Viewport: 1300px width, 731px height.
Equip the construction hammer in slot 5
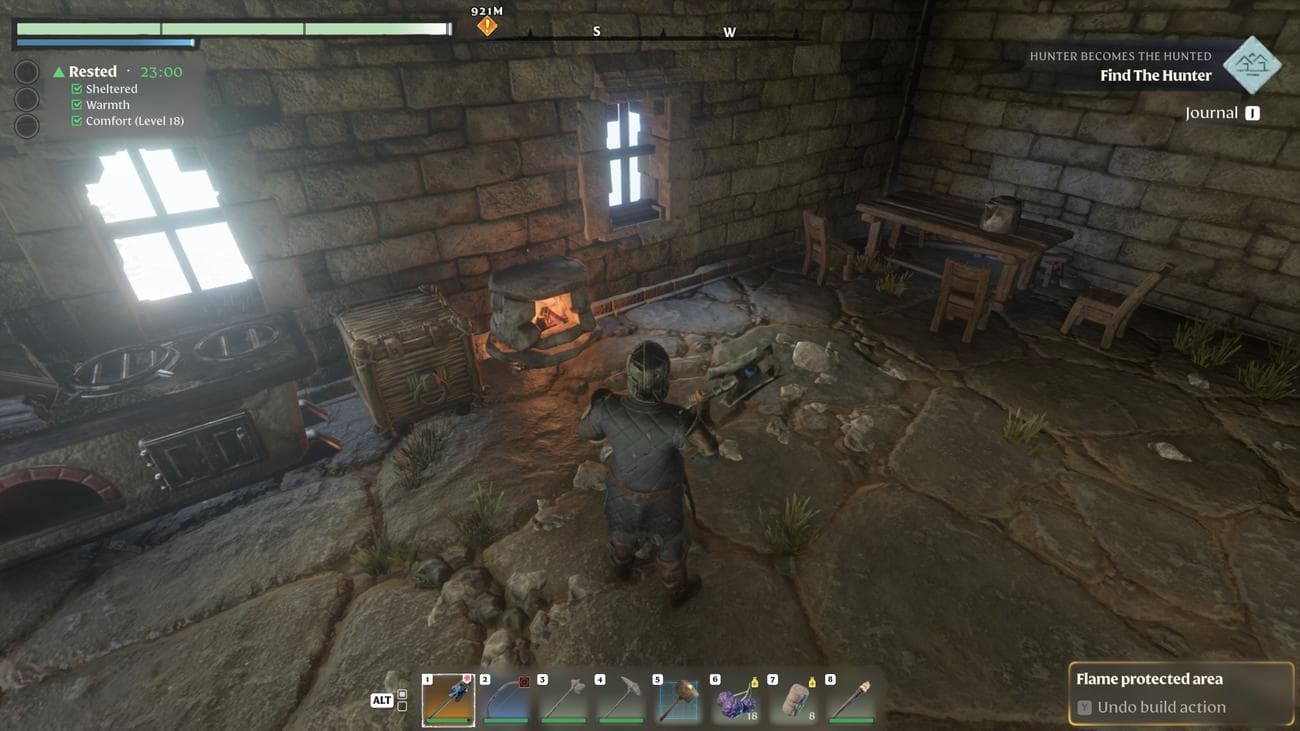678,699
